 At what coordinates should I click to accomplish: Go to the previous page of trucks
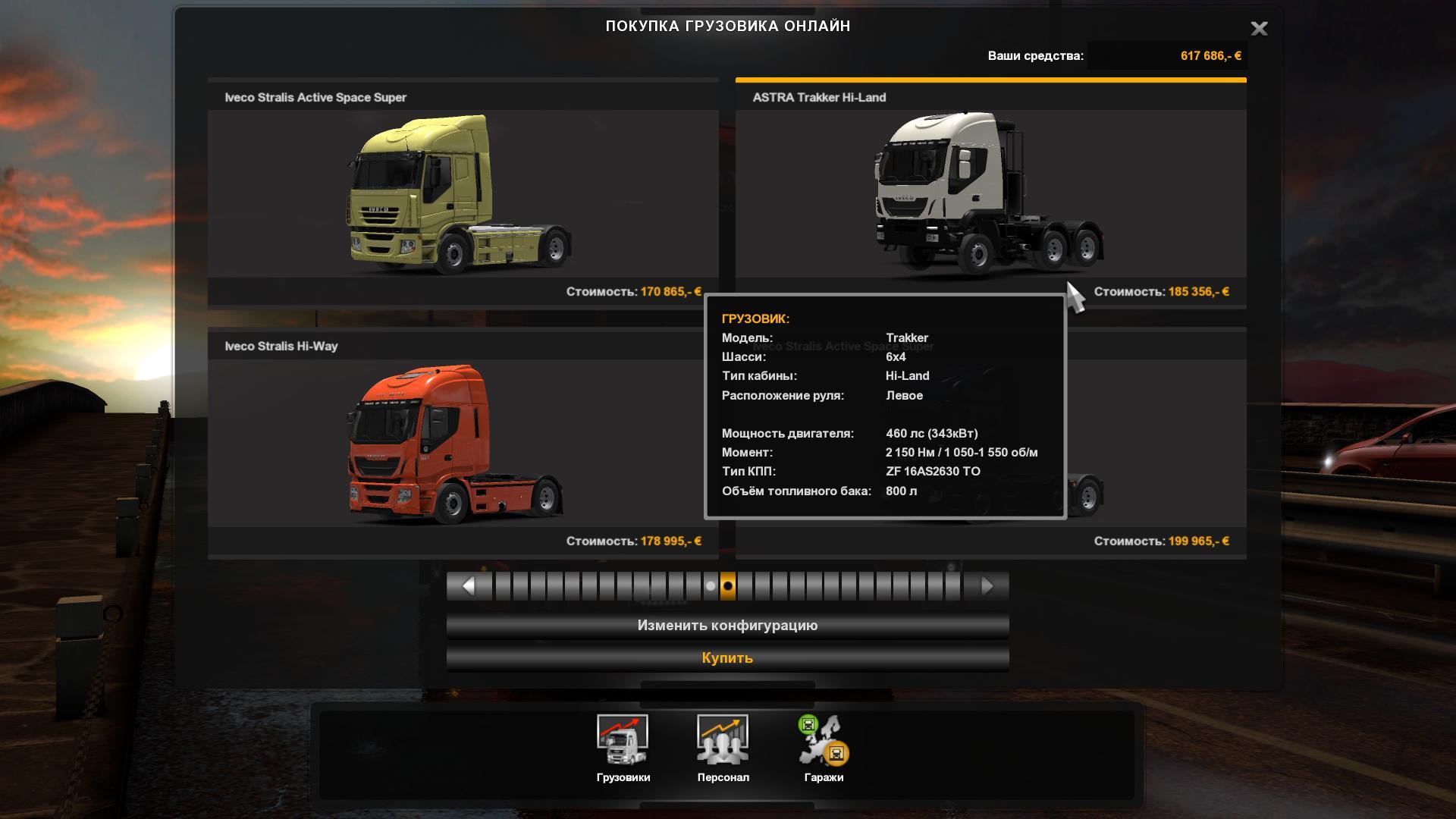pyautogui.click(x=468, y=586)
